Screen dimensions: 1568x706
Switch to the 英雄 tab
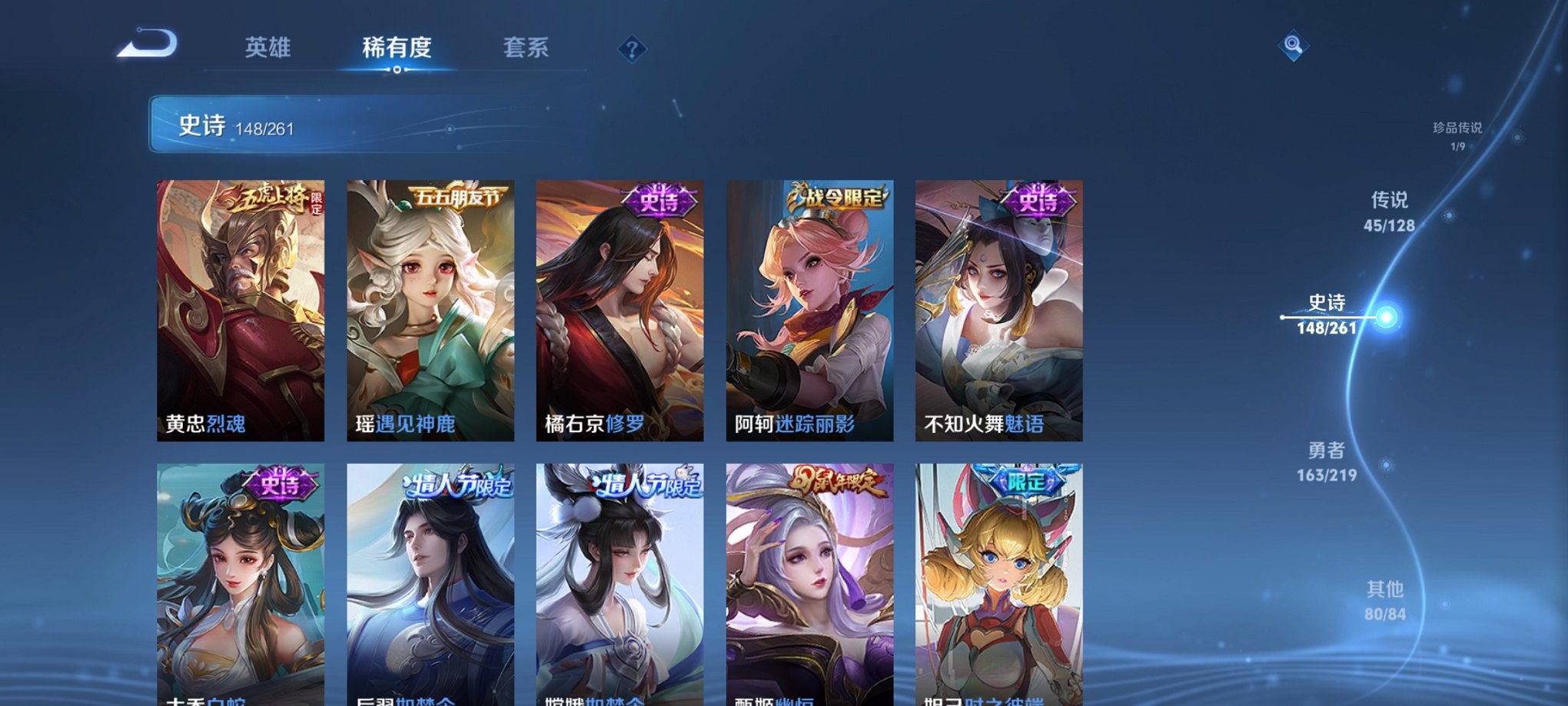point(265,48)
